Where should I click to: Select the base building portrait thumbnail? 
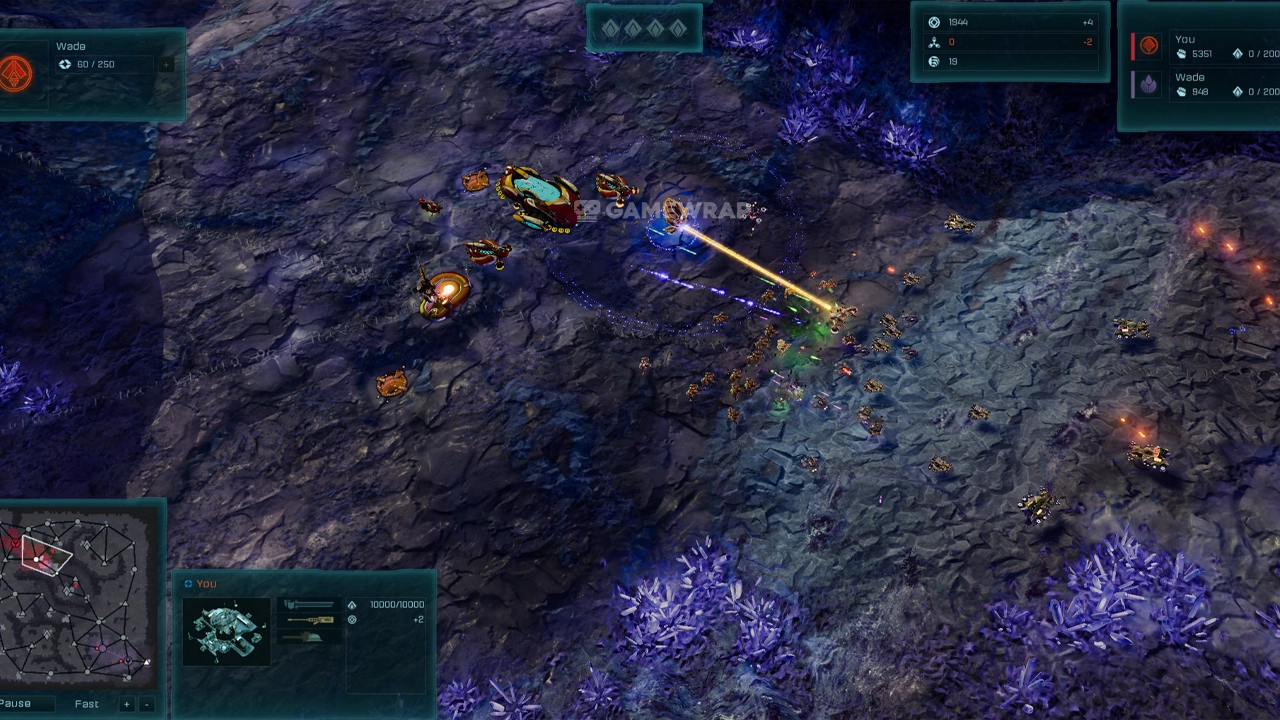coord(227,631)
